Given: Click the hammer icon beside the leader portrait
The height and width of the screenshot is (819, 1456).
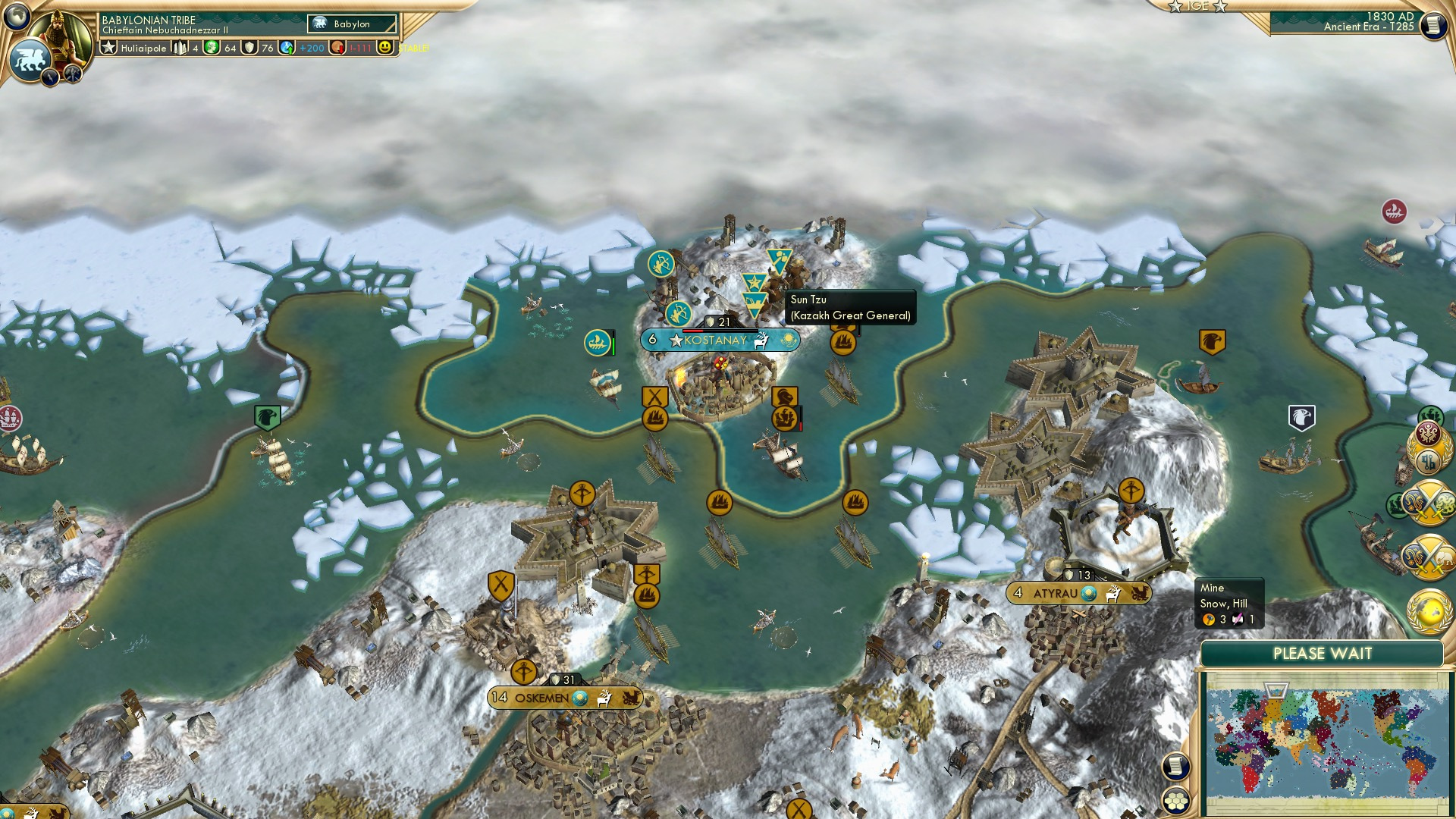Looking at the screenshot, I should (x=72, y=74).
